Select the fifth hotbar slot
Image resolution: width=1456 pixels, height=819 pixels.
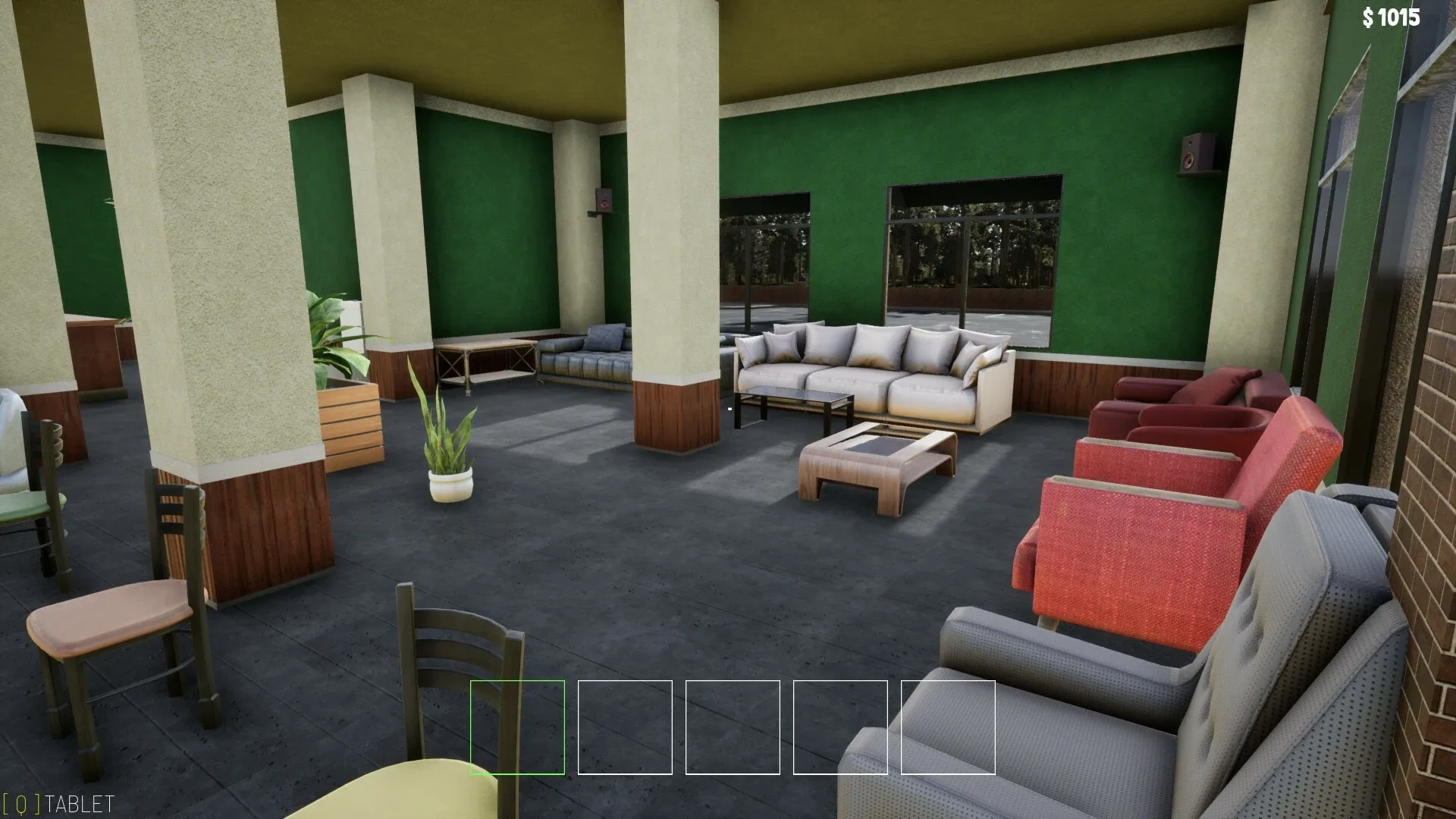click(948, 726)
